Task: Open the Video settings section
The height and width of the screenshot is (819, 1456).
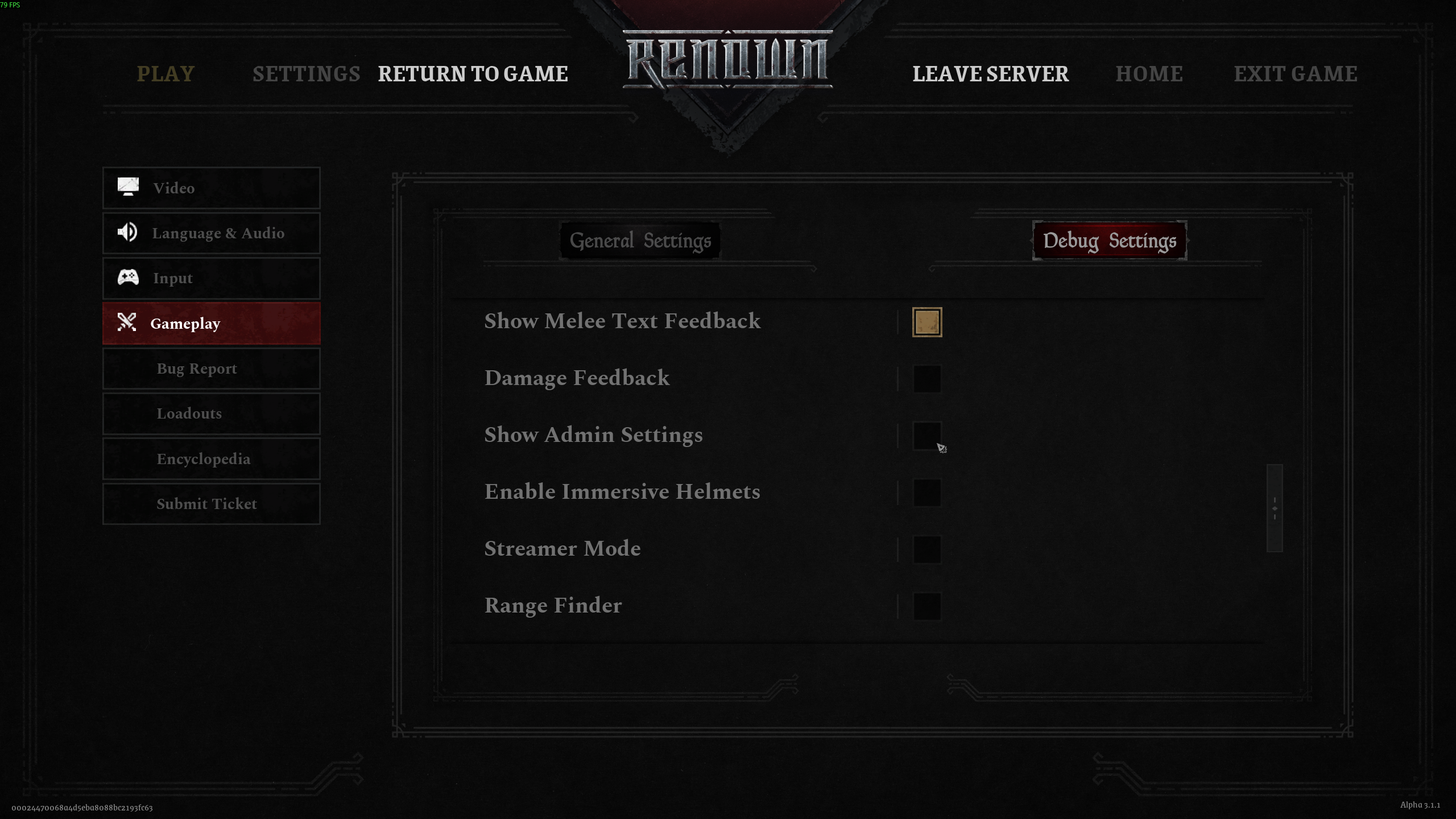Action: [x=211, y=188]
